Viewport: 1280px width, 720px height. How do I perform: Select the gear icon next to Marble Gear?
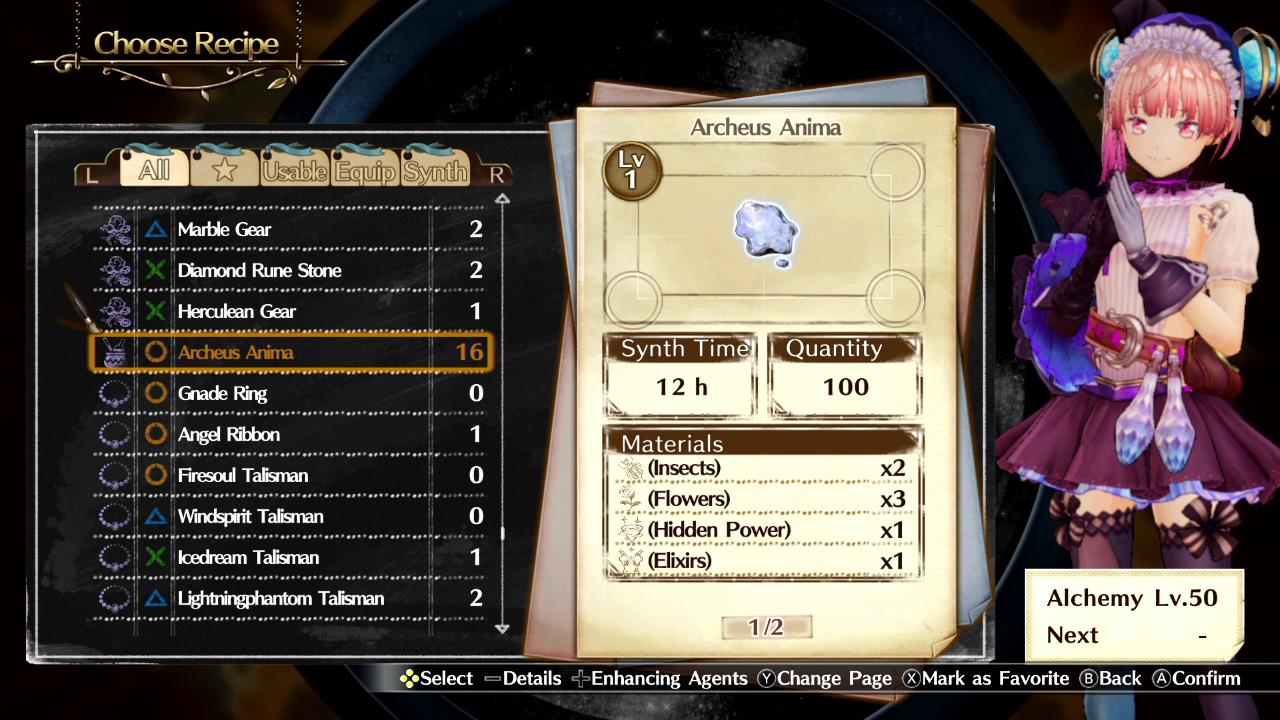click(x=118, y=229)
